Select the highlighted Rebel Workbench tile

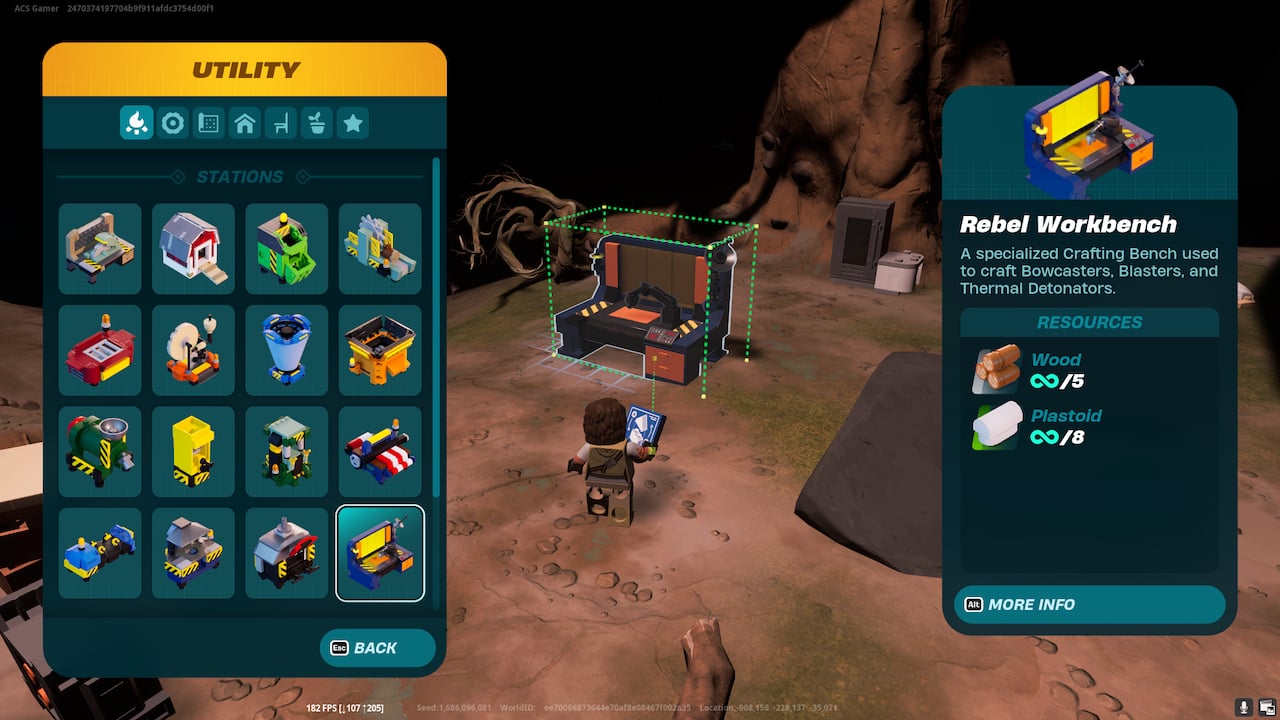click(380, 553)
